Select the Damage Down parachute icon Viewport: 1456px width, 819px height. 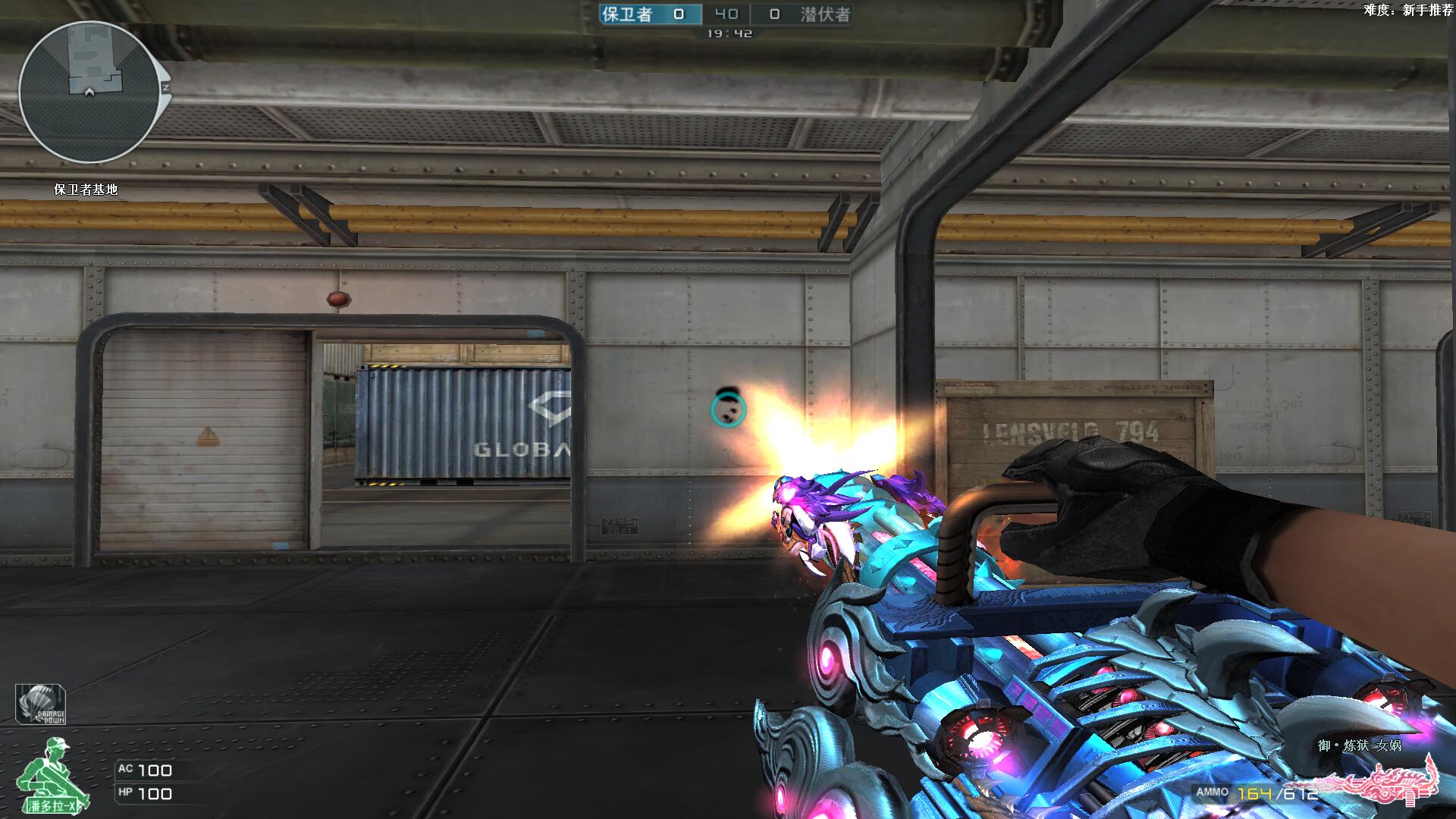point(40,704)
